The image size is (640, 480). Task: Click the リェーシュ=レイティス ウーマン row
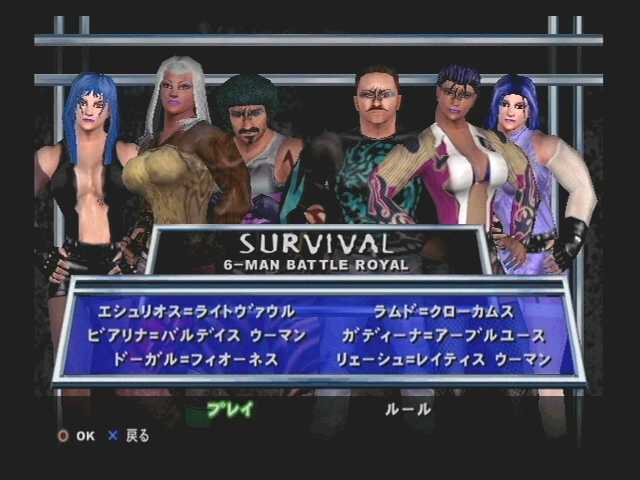458,359
